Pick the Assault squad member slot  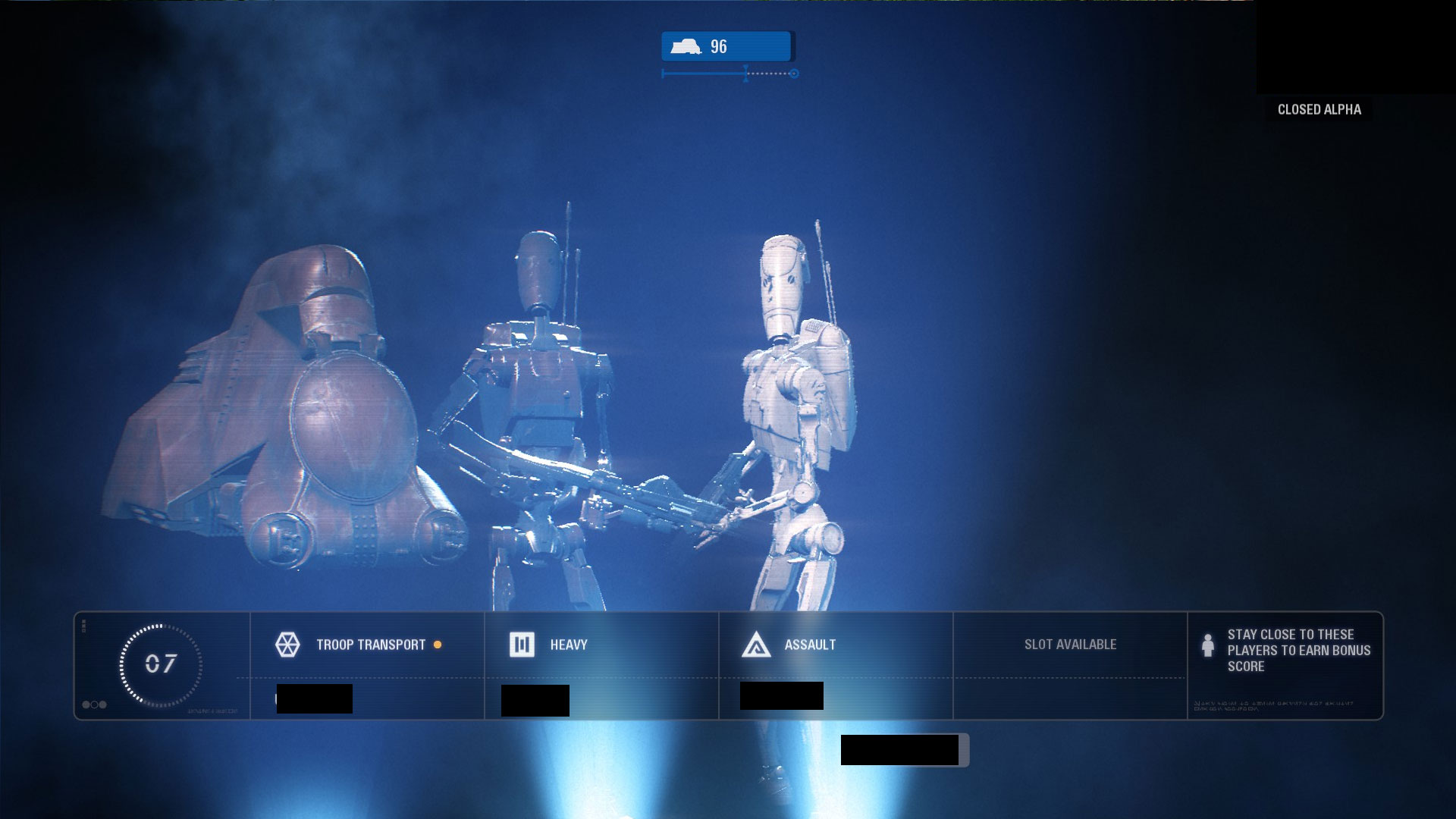click(x=836, y=664)
